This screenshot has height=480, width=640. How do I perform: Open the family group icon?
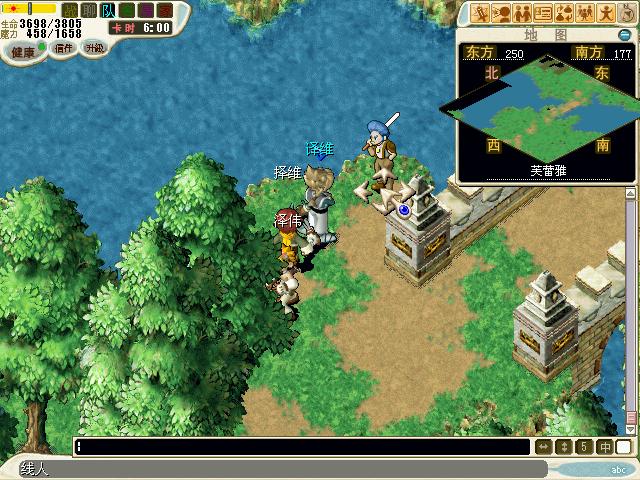tap(586, 13)
